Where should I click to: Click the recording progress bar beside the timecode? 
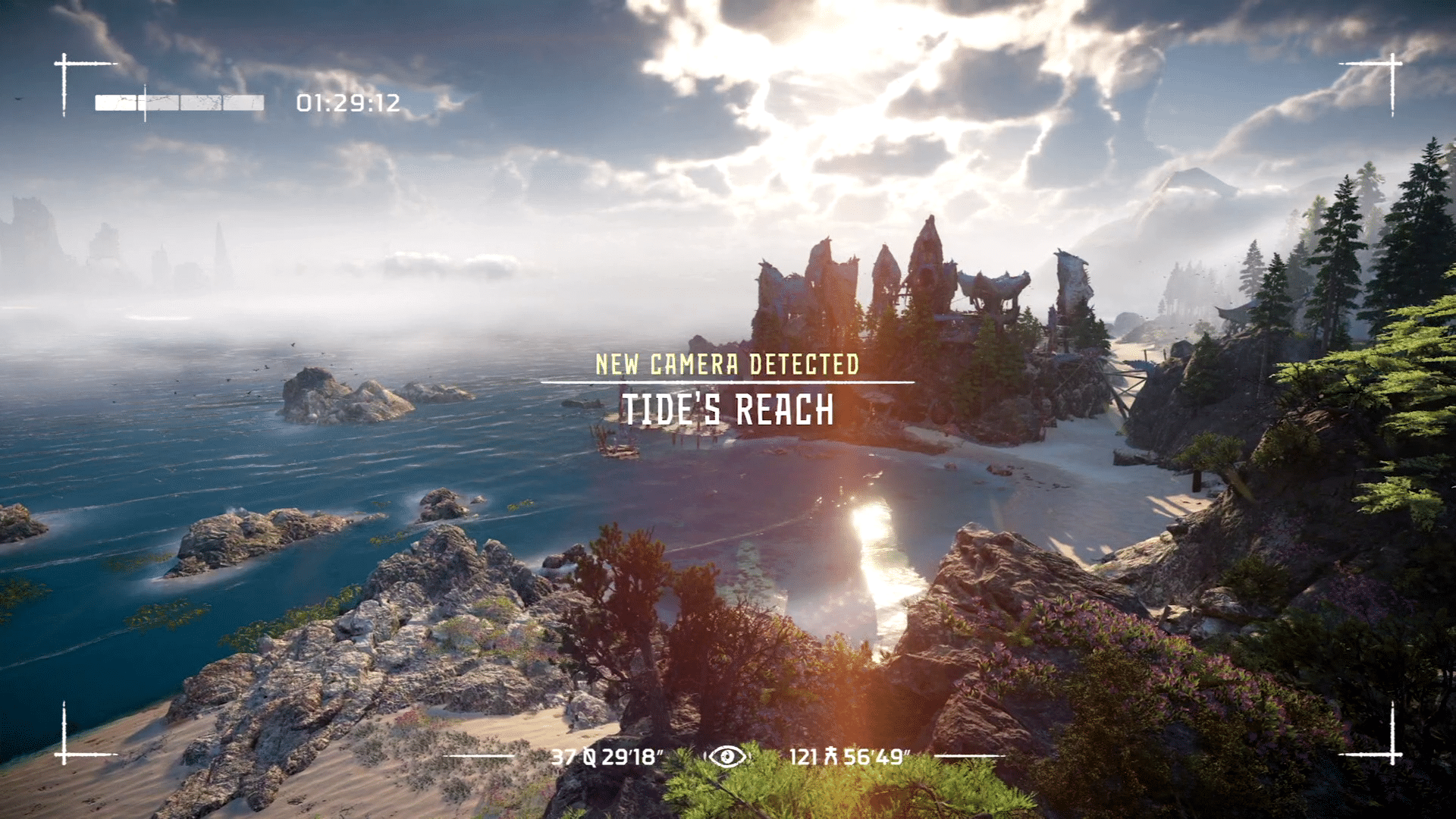[x=179, y=103]
